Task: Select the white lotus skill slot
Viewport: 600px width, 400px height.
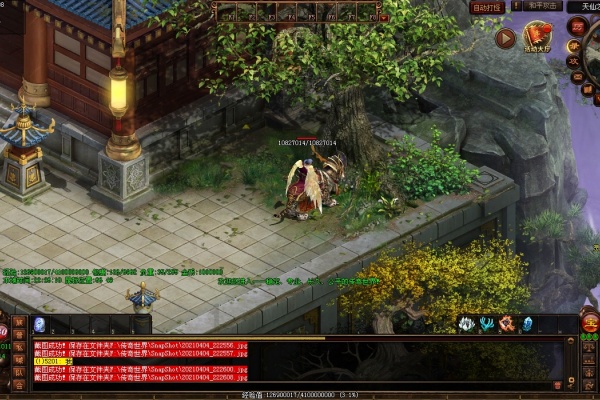Action: click(x=465, y=324)
